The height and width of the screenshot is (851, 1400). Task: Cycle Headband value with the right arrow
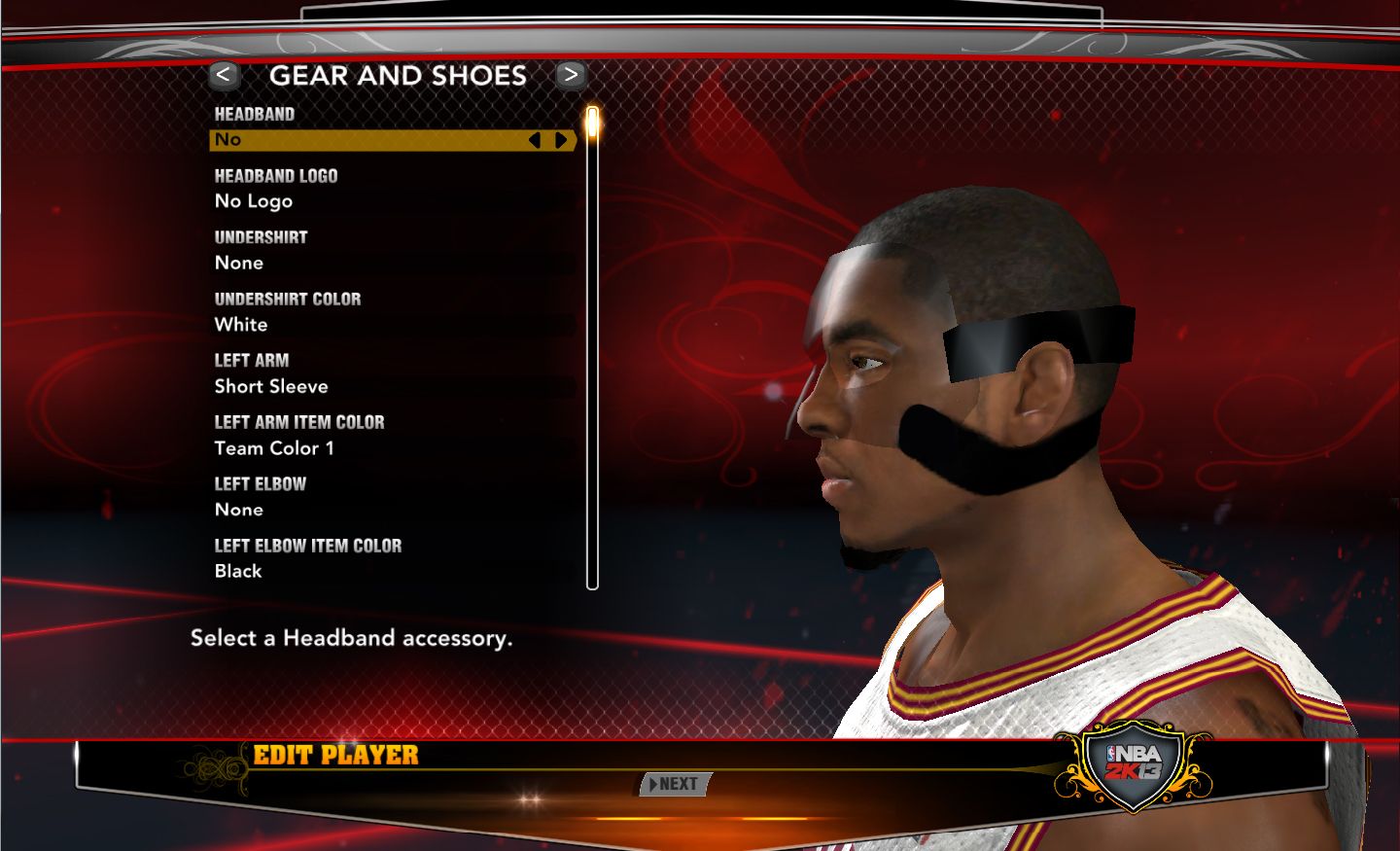coord(561,140)
